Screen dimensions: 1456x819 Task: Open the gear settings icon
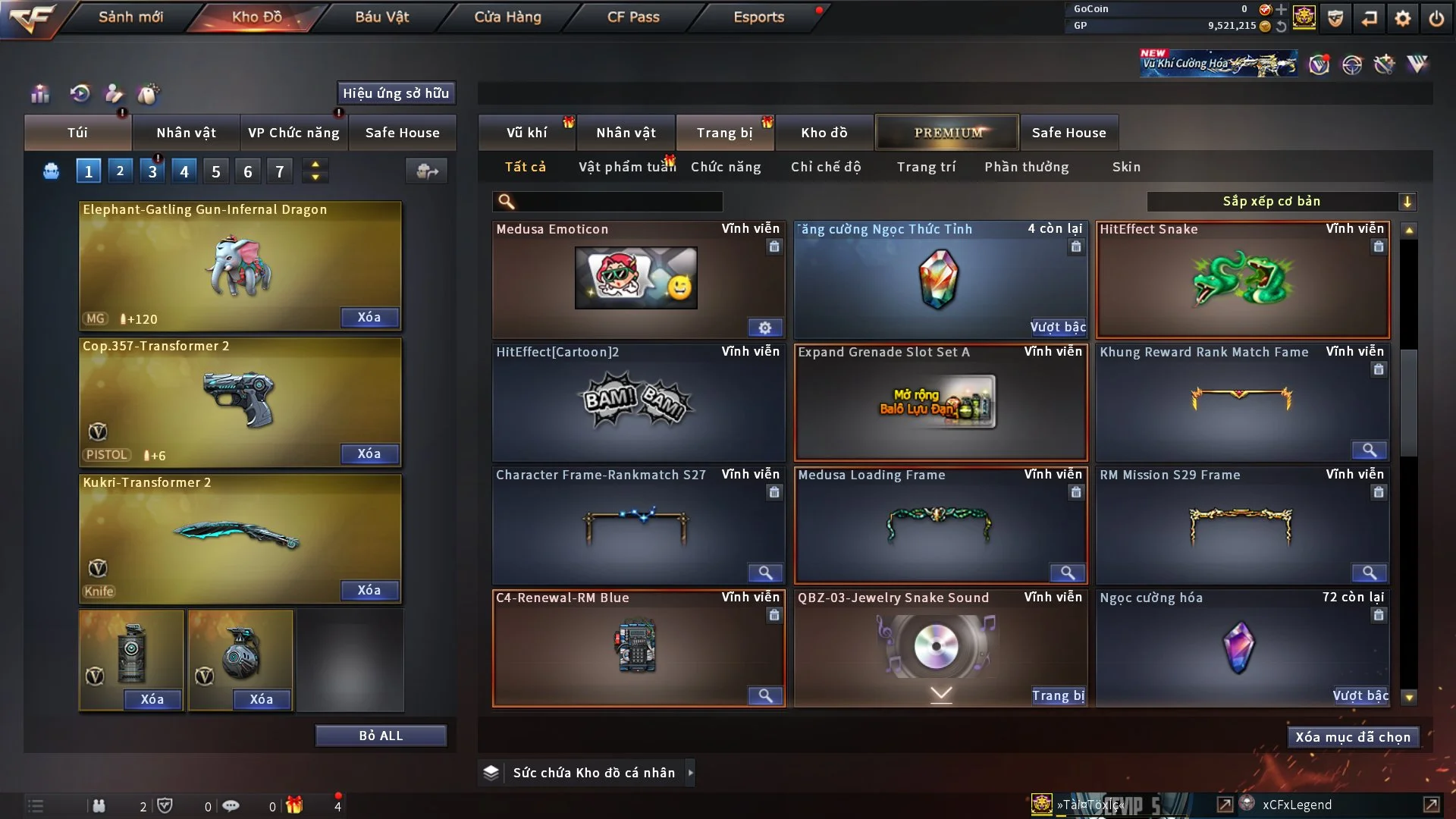pos(1403,18)
